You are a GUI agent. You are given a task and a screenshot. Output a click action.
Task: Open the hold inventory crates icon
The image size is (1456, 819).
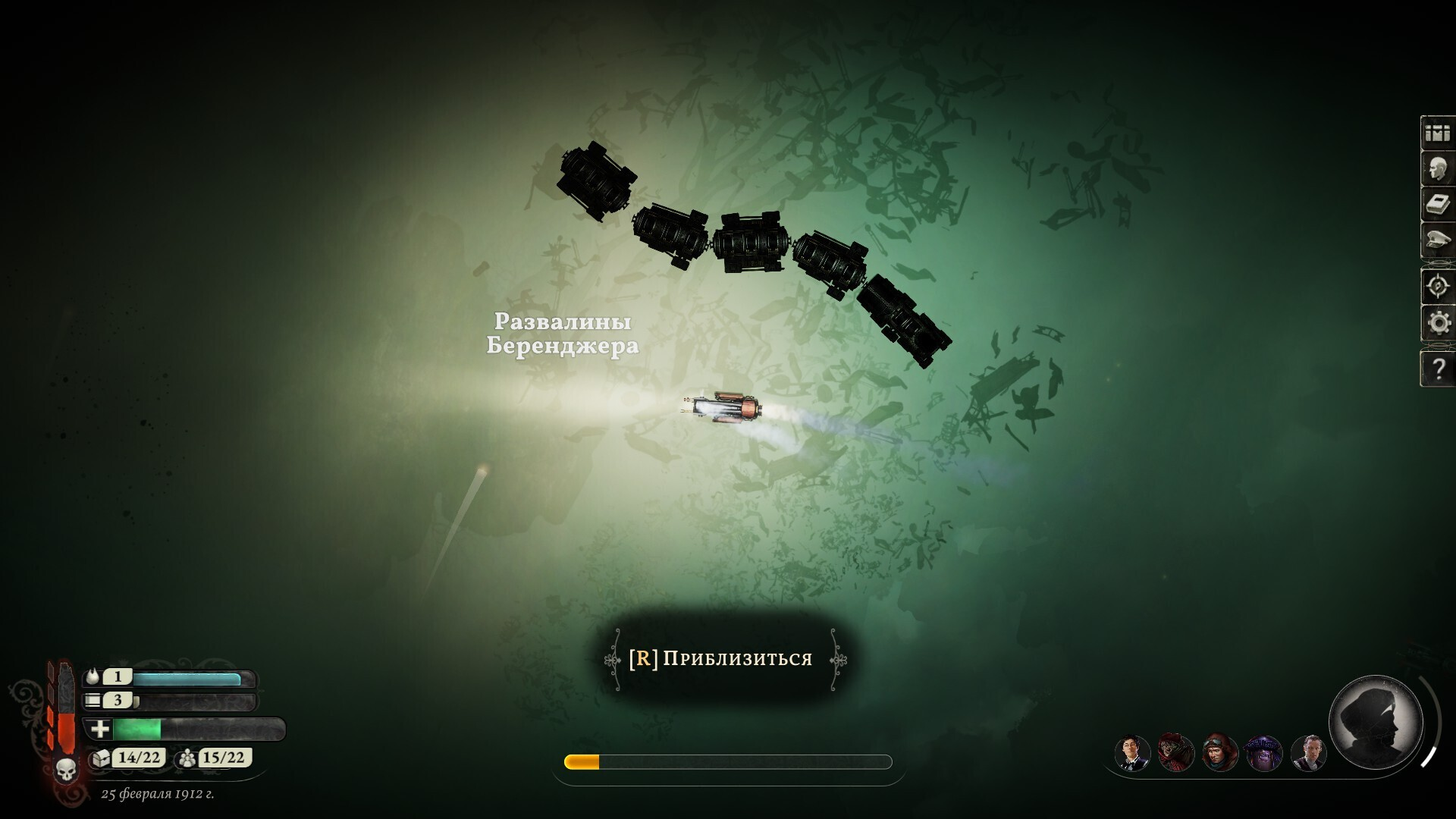tap(1437, 133)
